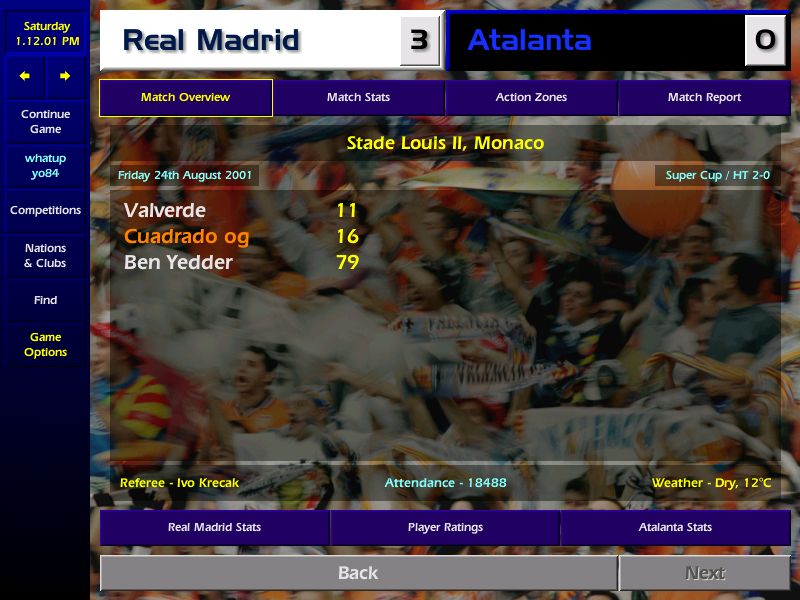Click the left navigation arrow
The width and height of the screenshot is (800, 600).
pyautogui.click(x=25, y=76)
